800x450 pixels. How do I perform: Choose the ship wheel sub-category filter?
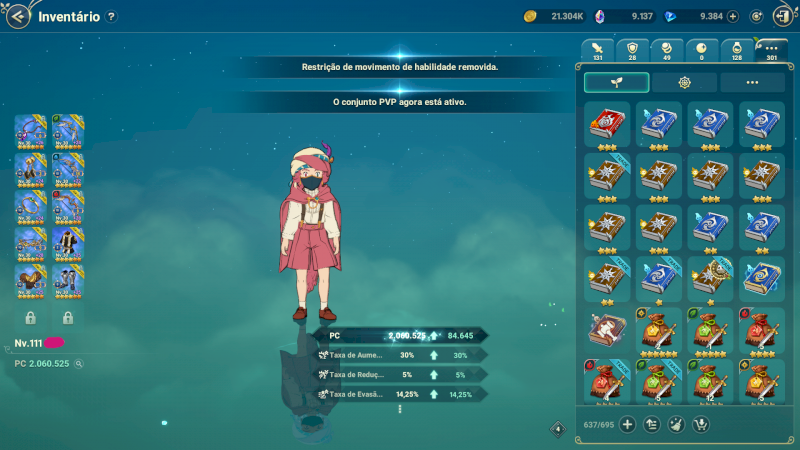tap(684, 83)
